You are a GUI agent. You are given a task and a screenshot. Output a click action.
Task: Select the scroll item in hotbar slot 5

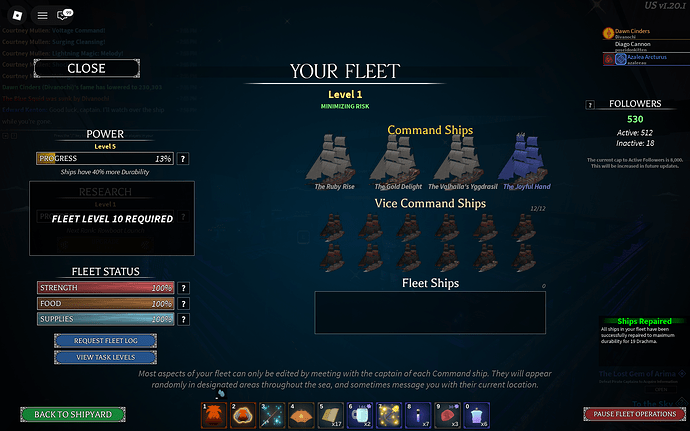coord(329,414)
